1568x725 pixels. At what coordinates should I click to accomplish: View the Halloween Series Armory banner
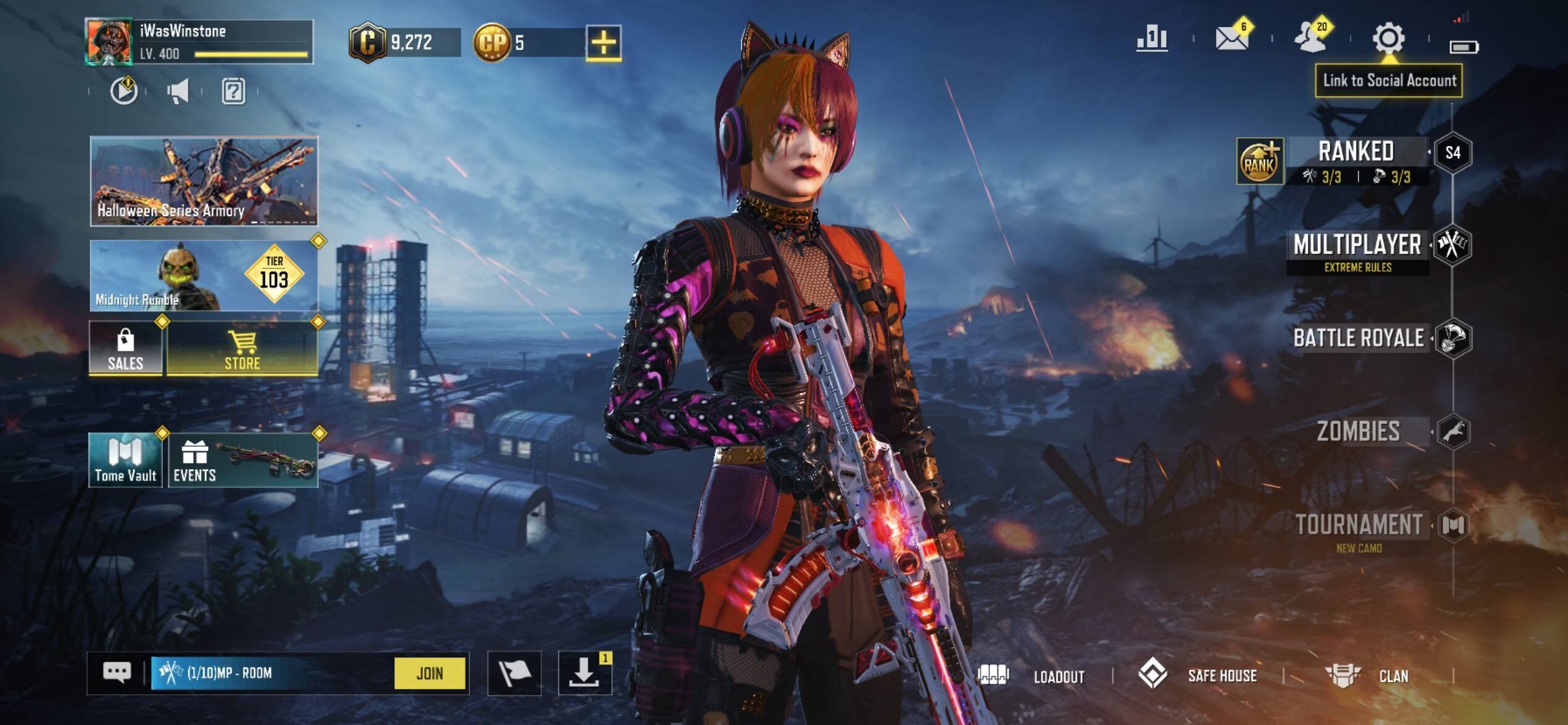click(204, 180)
